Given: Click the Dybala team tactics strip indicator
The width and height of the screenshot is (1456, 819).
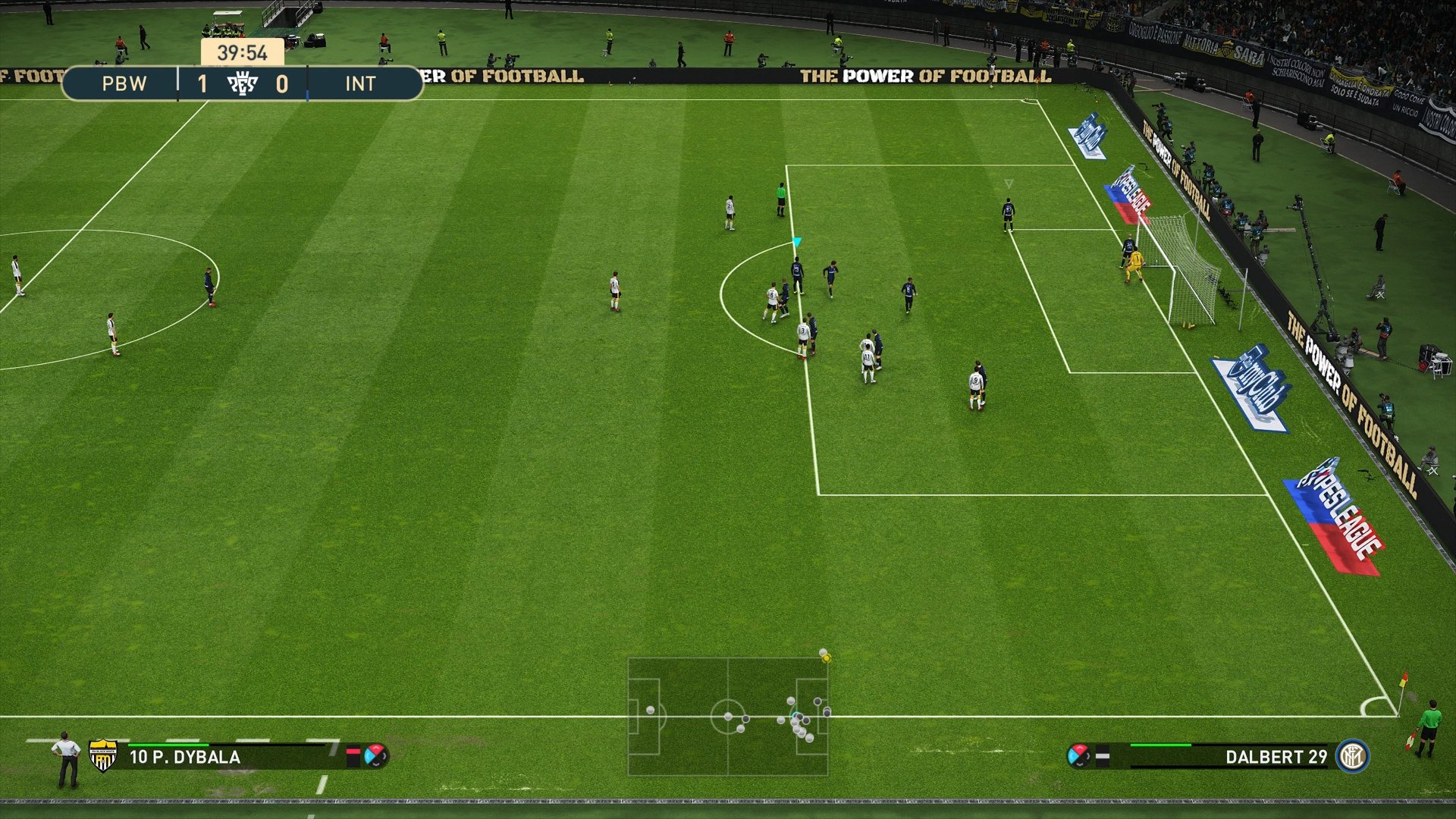Looking at the screenshot, I should [353, 754].
